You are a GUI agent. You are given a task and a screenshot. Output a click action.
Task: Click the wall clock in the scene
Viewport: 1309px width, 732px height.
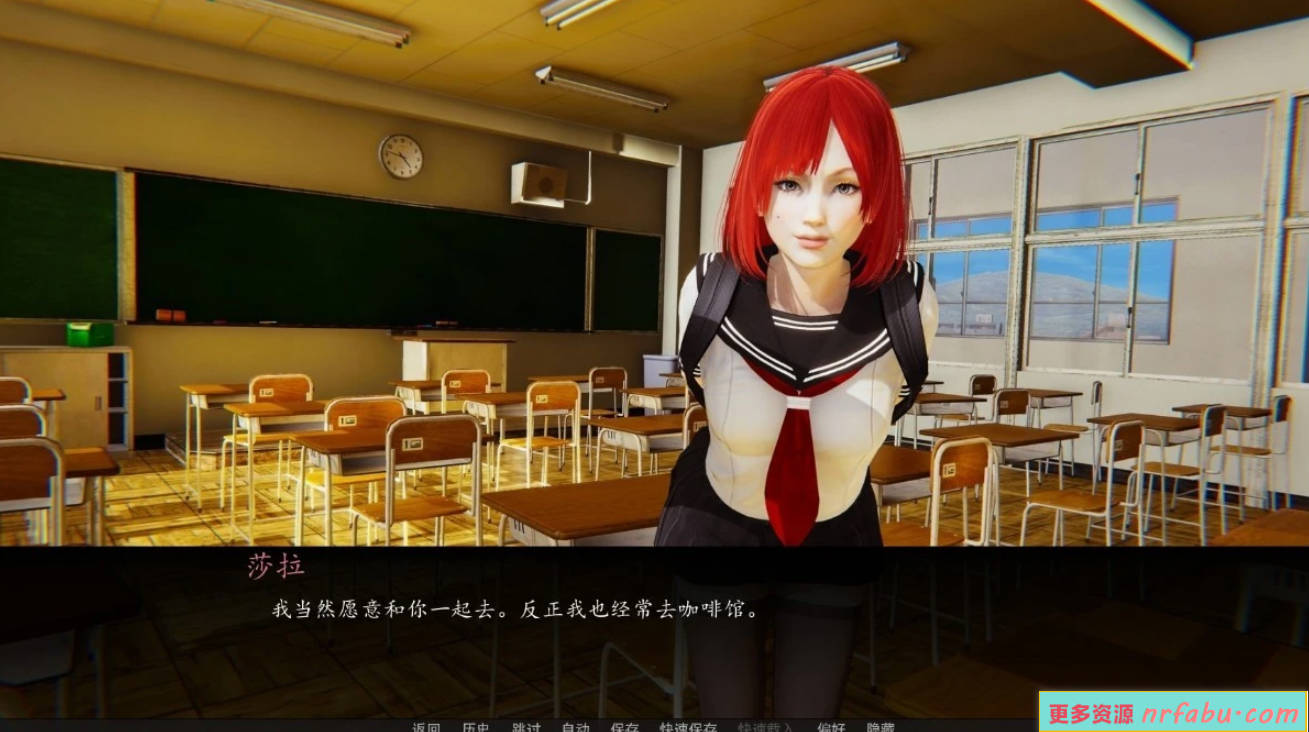398,156
